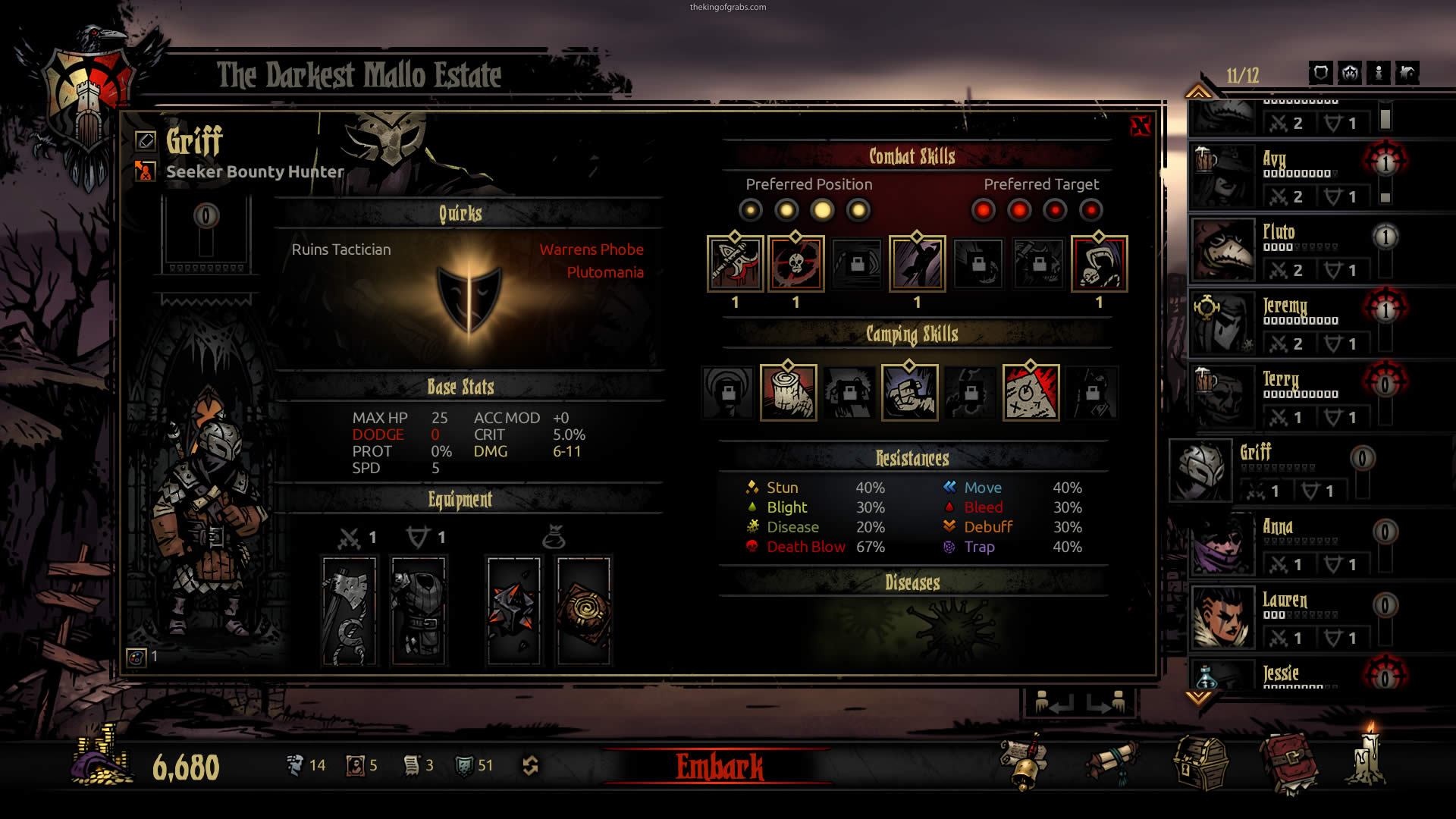This screenshot has height=819, width=1456.
Task: Close the Griff character sheet
Action: 1139,126
